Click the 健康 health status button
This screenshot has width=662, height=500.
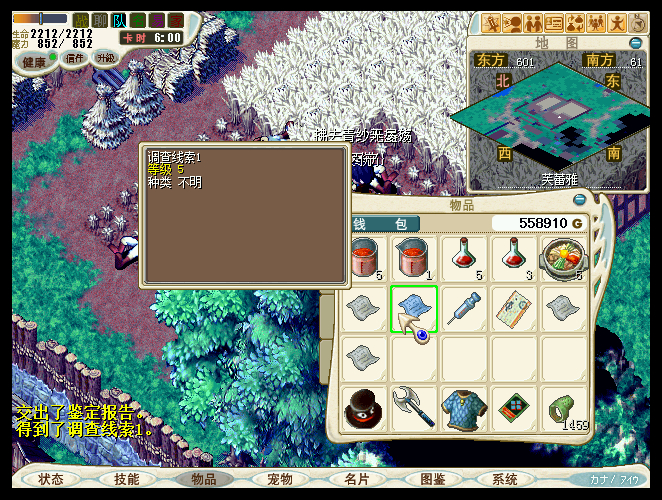coord(35,62)
